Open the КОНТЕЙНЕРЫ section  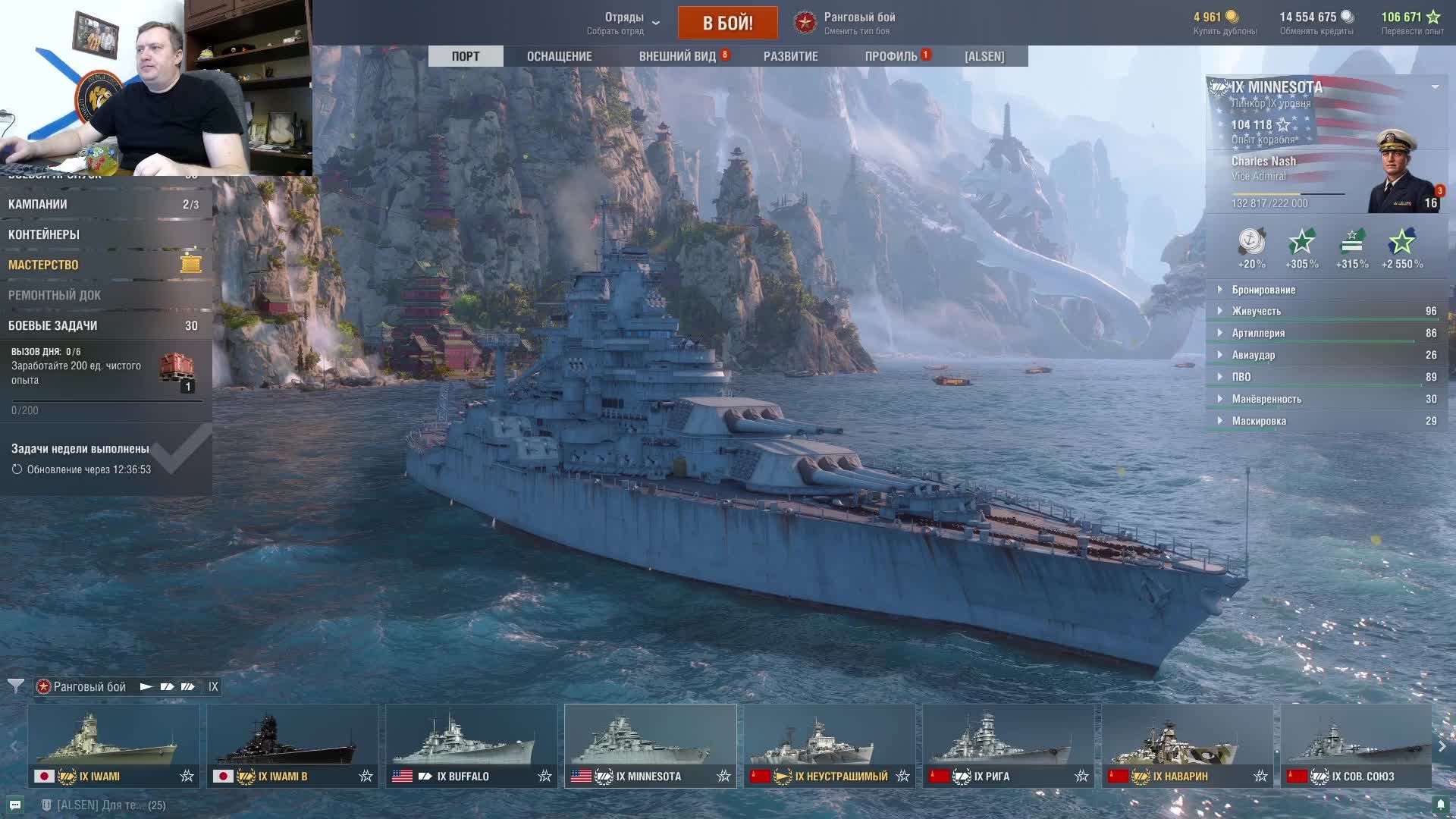pyautogui.click(x=44, y=234)
